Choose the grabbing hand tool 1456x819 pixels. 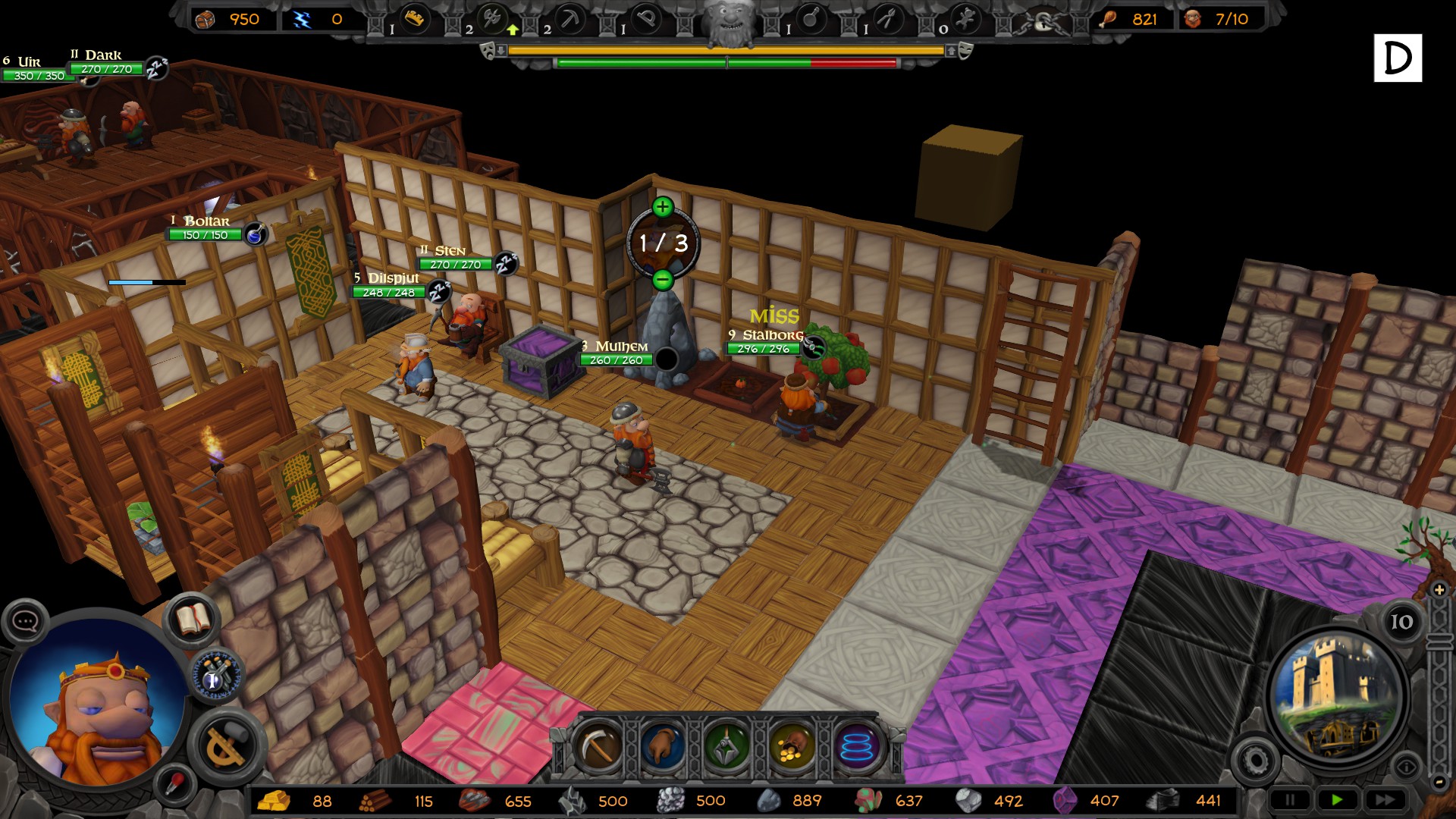[663, 747]
